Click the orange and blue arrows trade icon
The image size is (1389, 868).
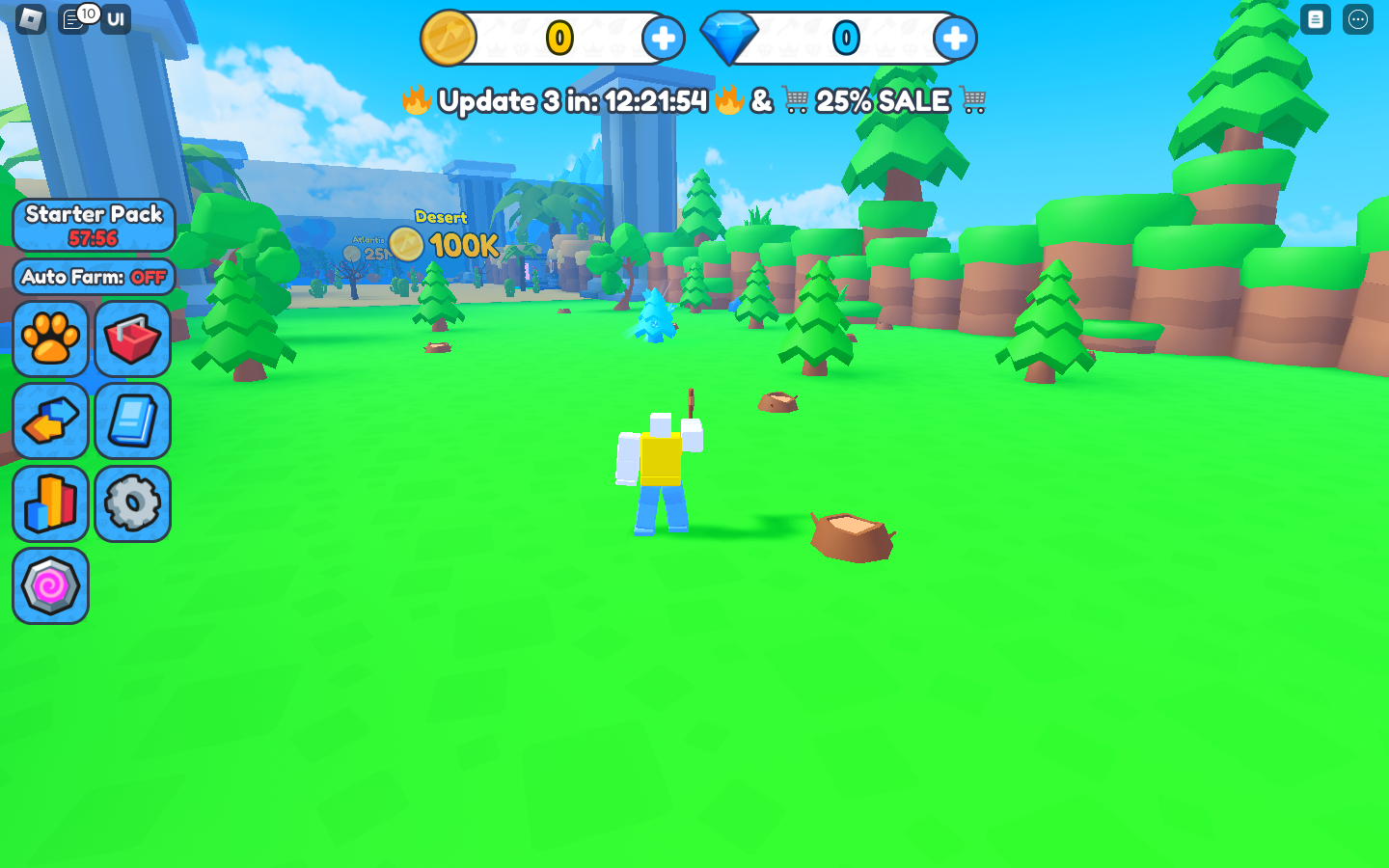coord(51,421)
